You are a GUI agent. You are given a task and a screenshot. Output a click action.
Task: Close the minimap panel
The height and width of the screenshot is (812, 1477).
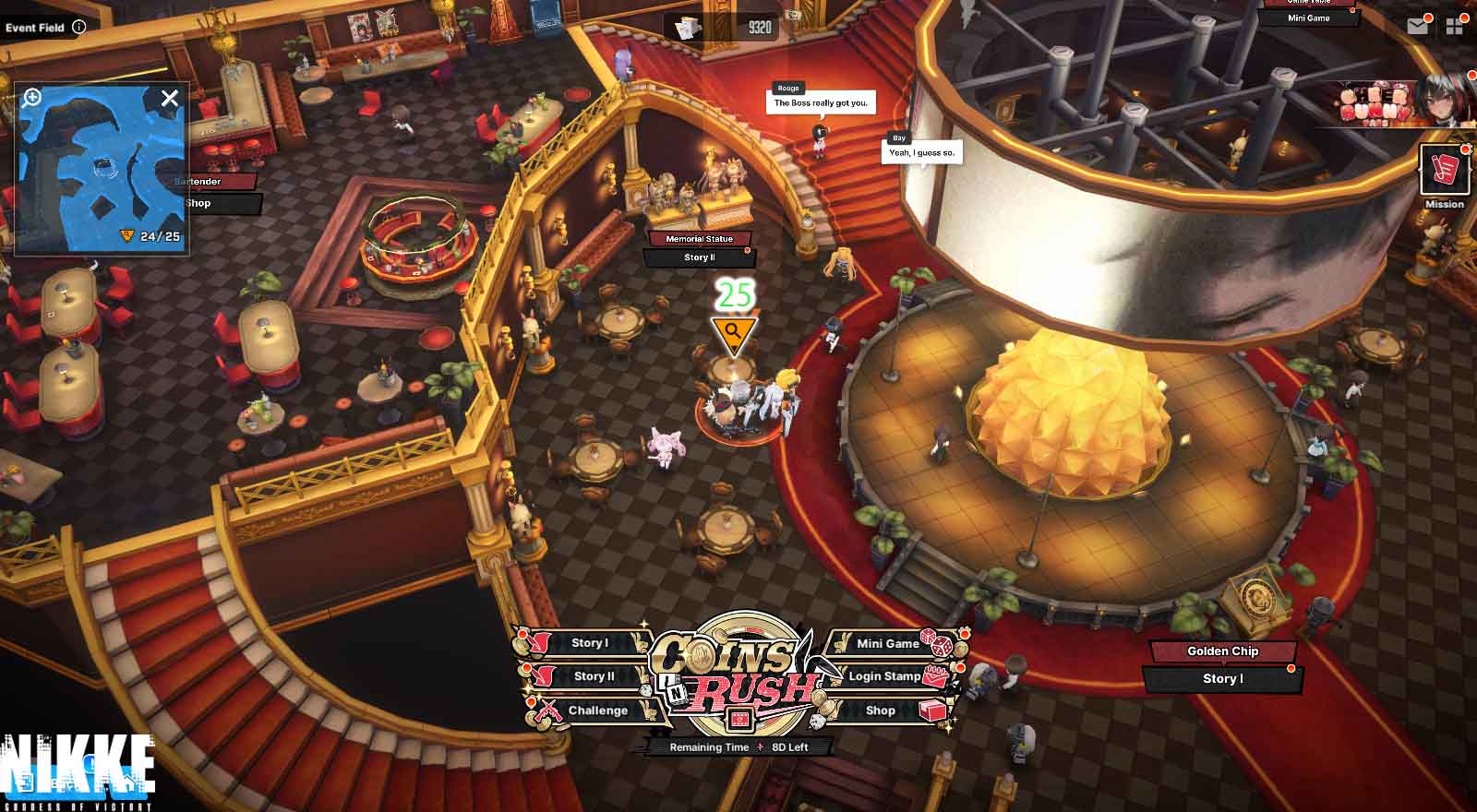pyautogui.click(x=170, y=98)
